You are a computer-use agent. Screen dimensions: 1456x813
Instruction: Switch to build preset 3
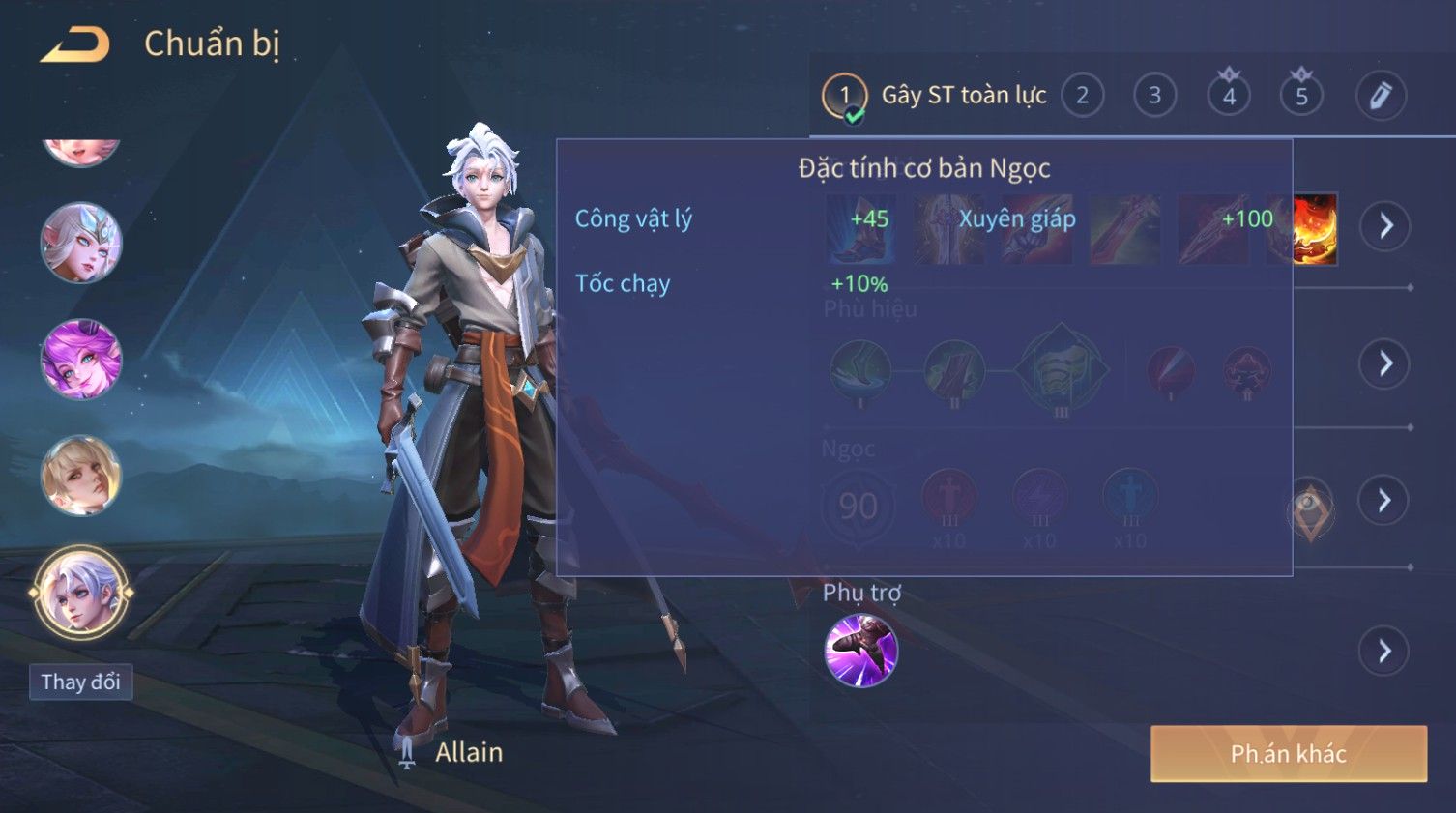point(1154,96)
